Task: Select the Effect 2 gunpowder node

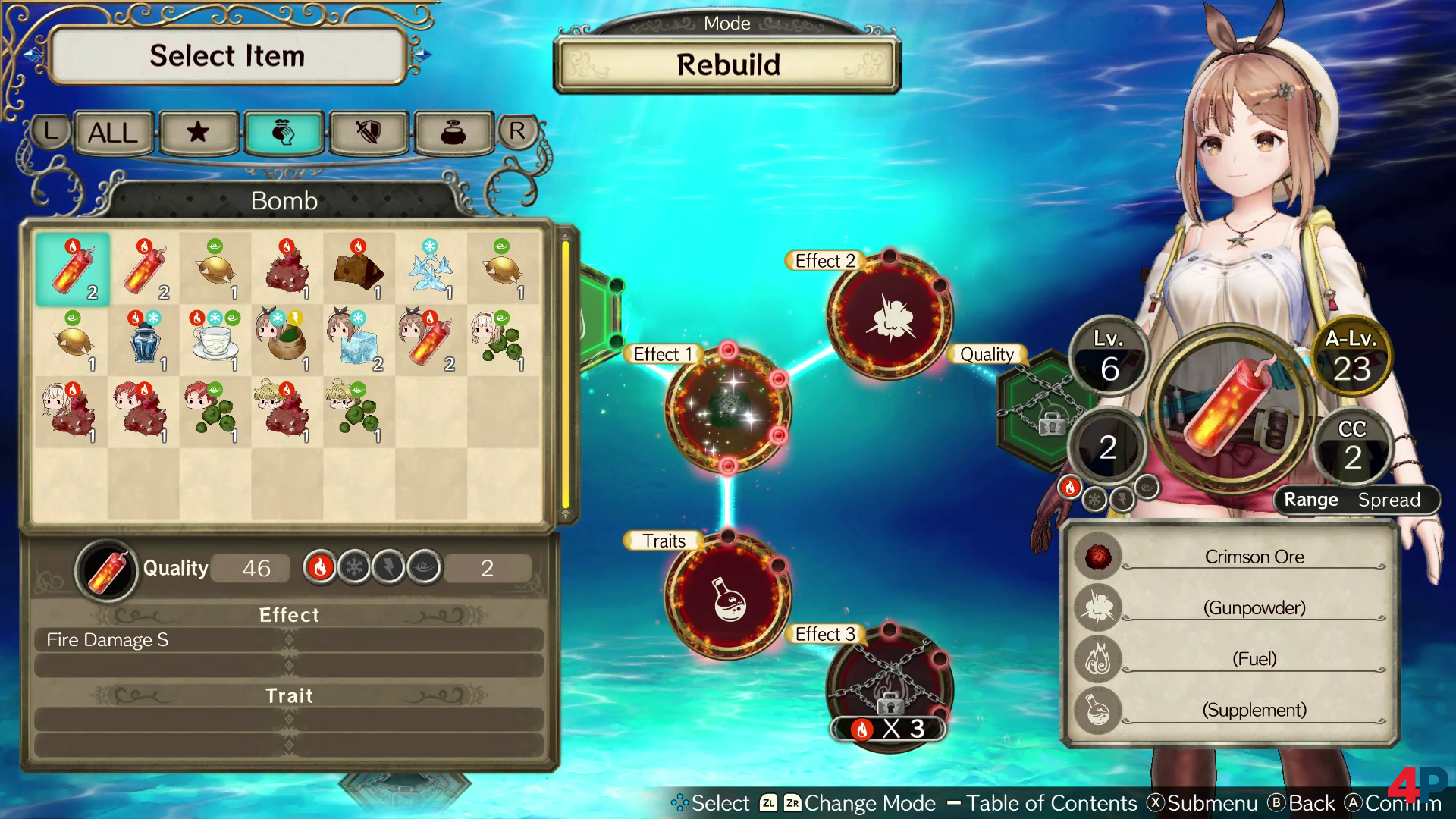Action: pyautogui.click(x=890, y=317)
